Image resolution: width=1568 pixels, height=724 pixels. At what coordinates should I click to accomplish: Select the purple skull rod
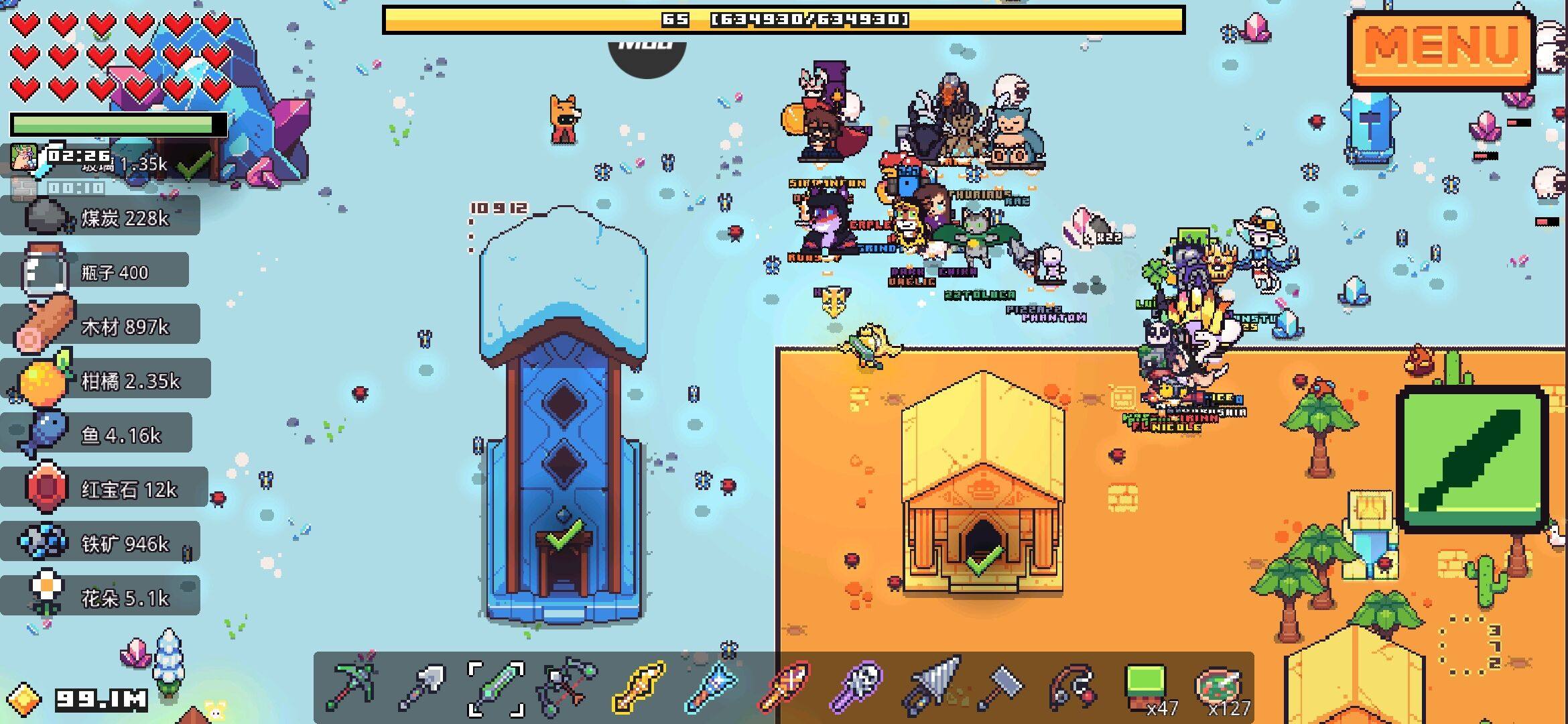click(x=857, y=686)
